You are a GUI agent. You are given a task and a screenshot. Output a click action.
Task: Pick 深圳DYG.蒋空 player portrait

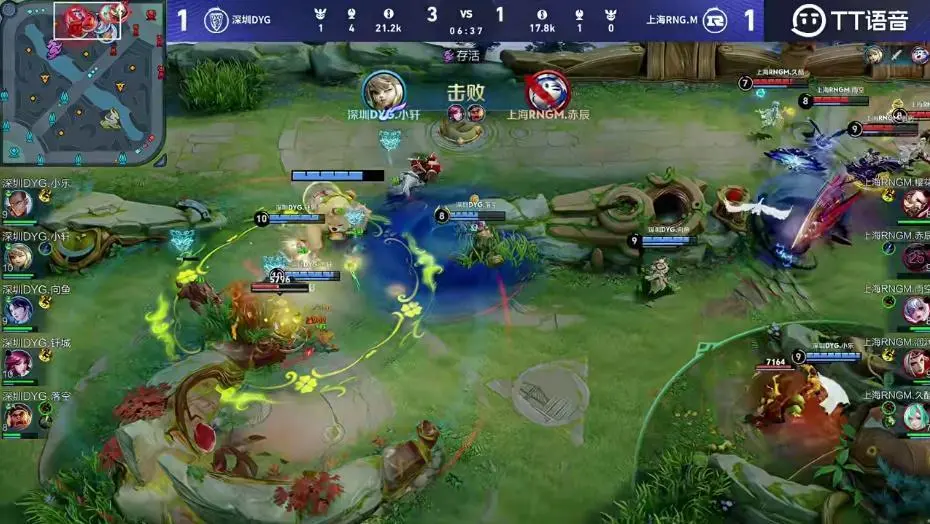point(20,416)
